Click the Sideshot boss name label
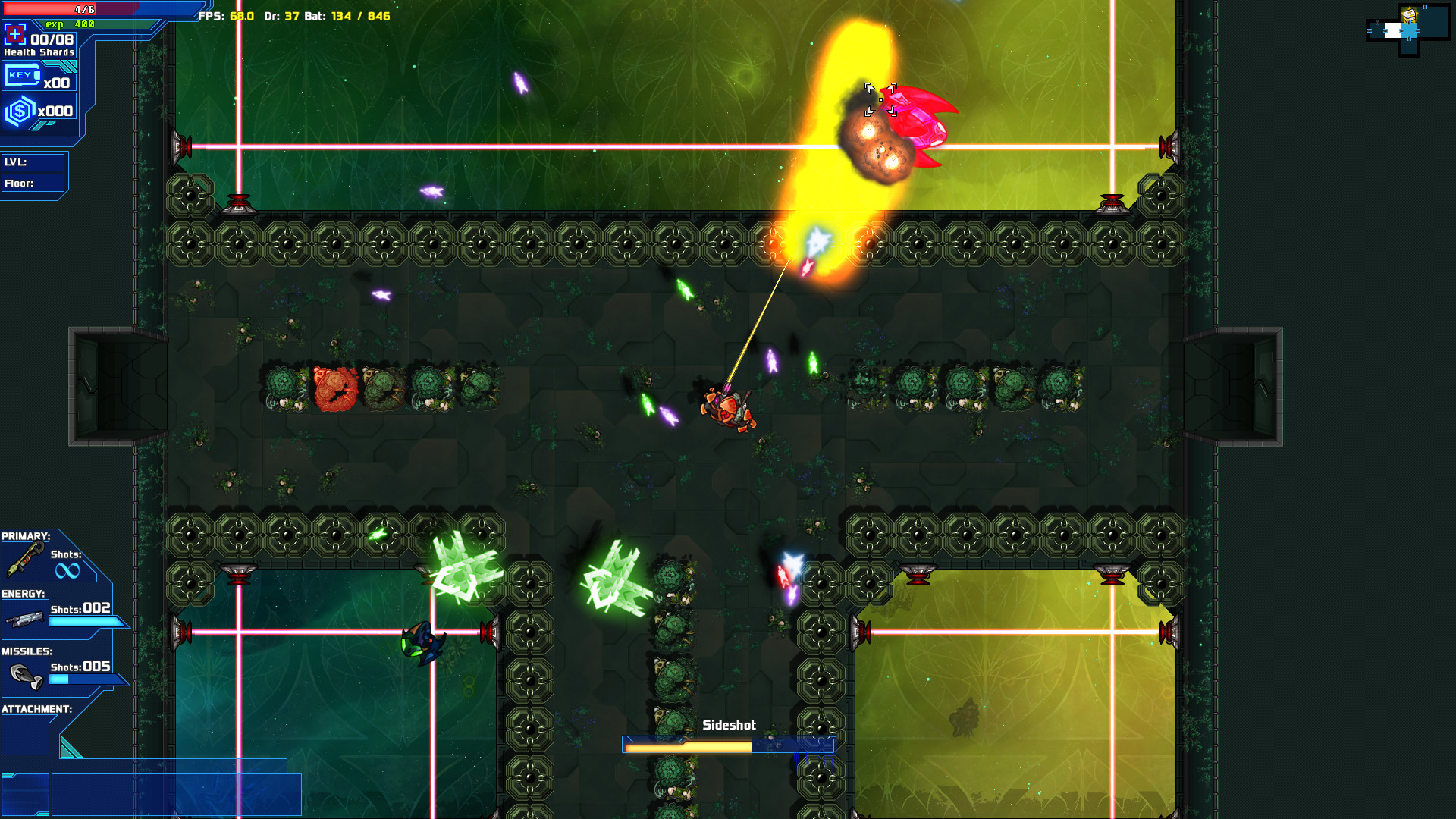1456x819 pixels. [x=730, y=725]
